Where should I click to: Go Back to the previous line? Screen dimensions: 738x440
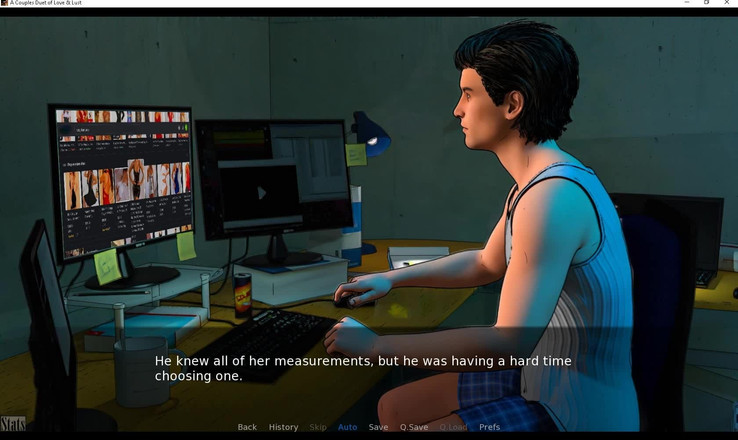(247, 427)
